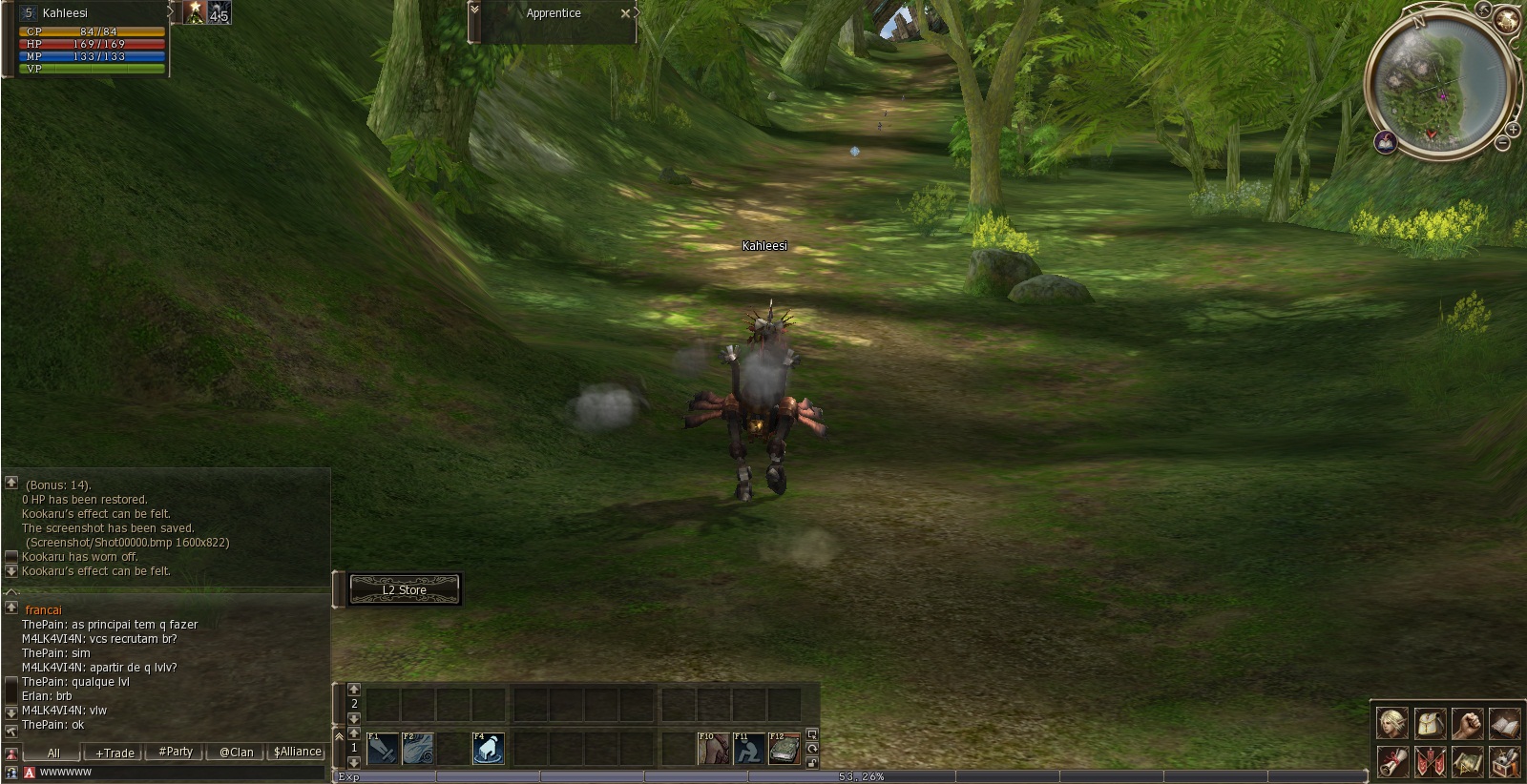Switch to the $Alliance chat tab
The image size is (1527, 784).
[297, 752]
